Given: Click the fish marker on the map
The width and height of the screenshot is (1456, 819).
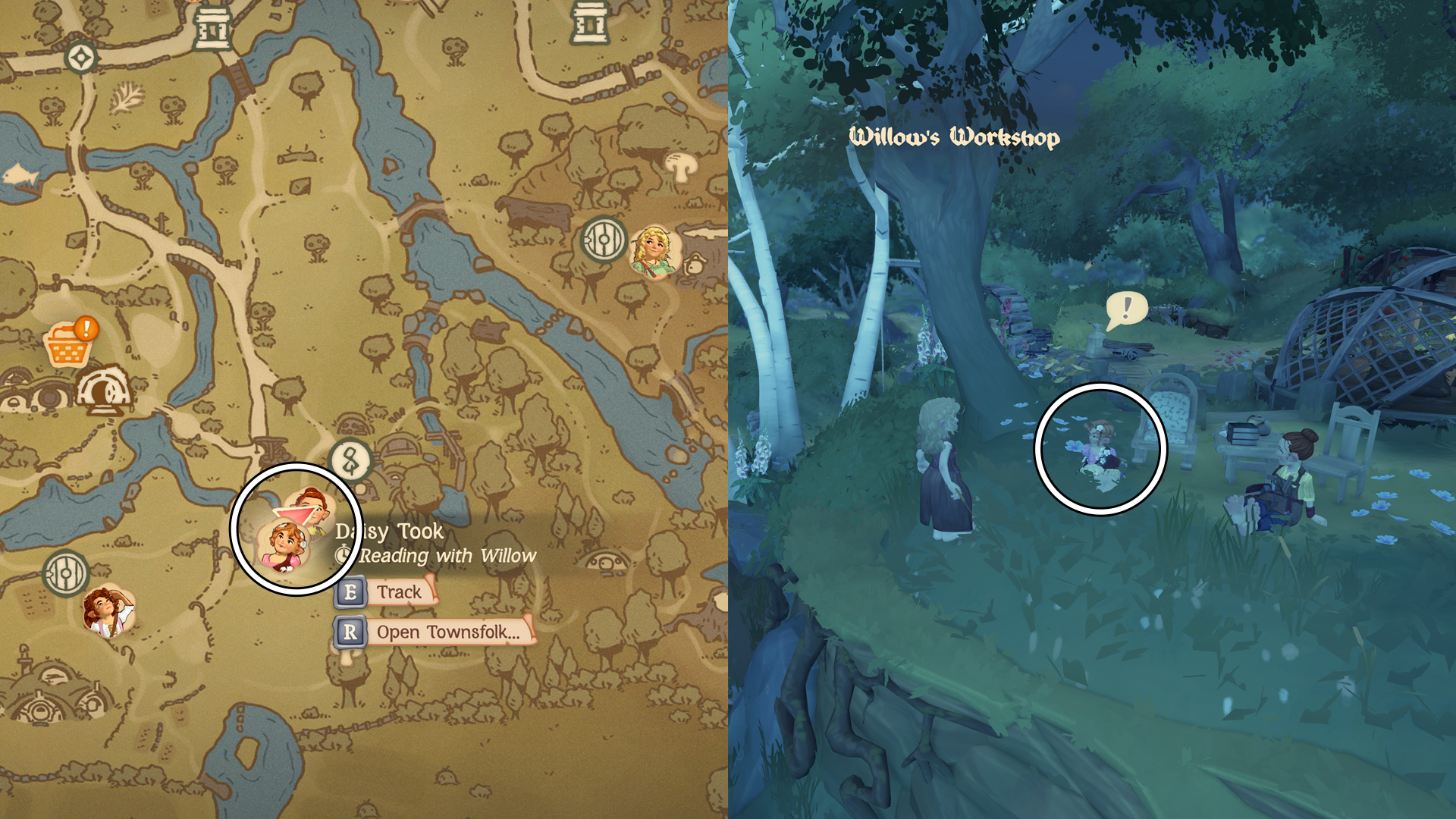Looking at the screenshot, I should pyautogui.click(x=20, y=177).
